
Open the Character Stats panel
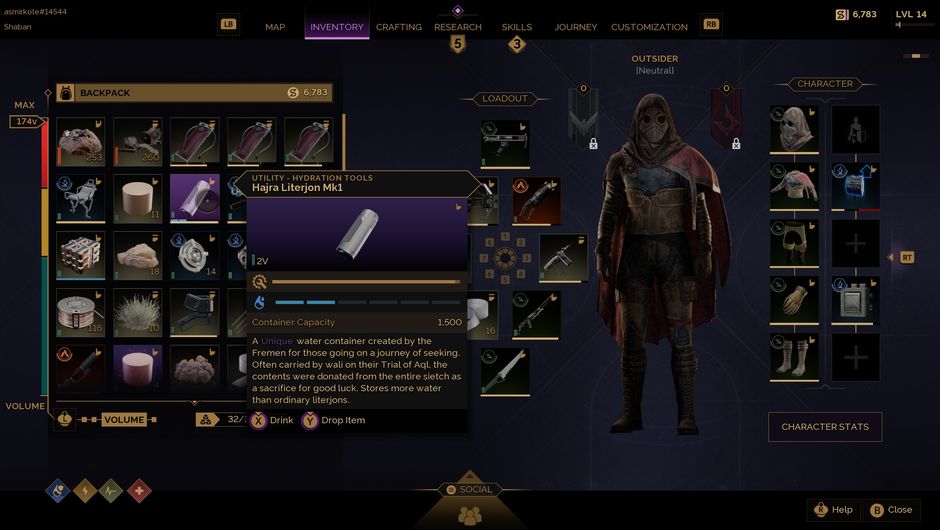pos(824,427)
